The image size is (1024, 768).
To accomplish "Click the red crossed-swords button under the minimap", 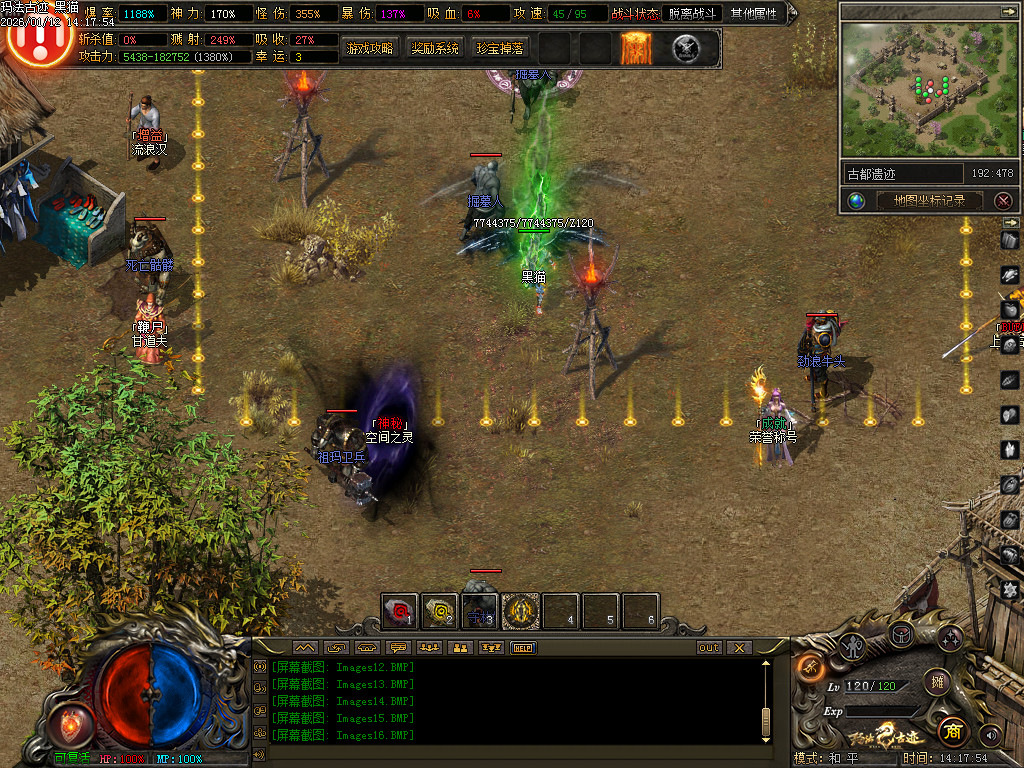I will pyautogui.click(x=1003, y=201).
